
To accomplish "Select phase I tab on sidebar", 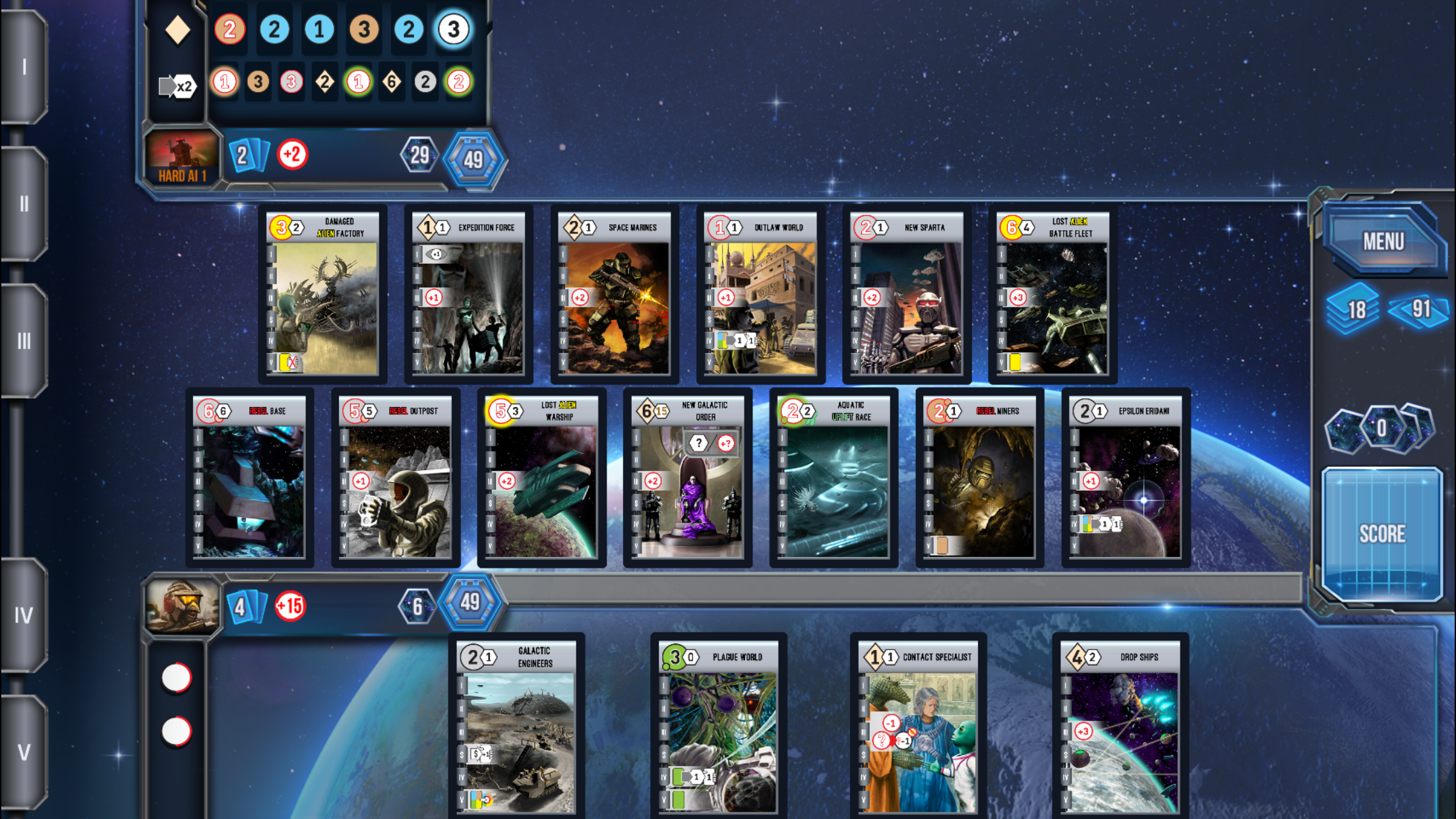I will 24,67.
